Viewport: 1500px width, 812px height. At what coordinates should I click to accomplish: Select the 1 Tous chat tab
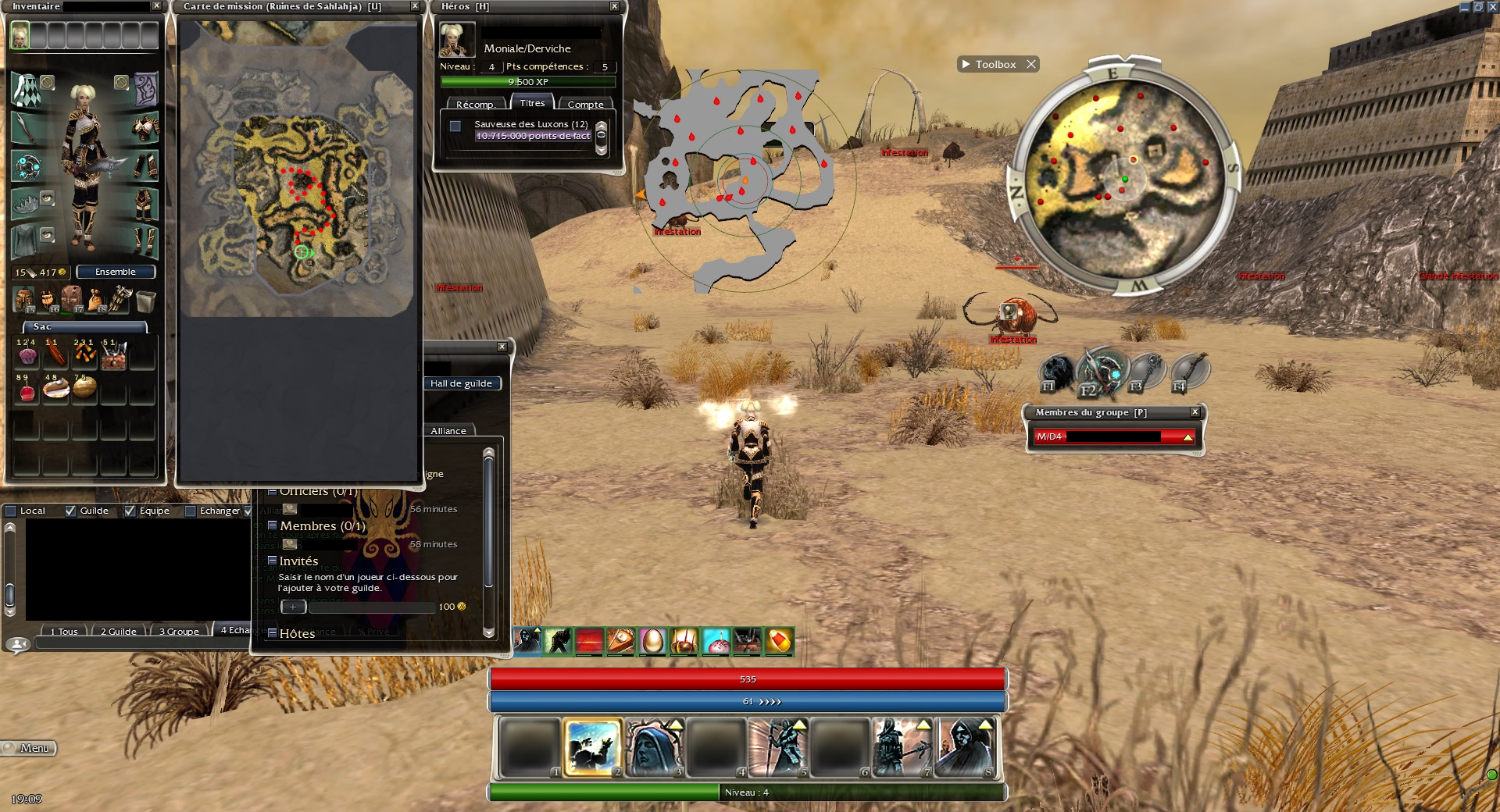64,631
